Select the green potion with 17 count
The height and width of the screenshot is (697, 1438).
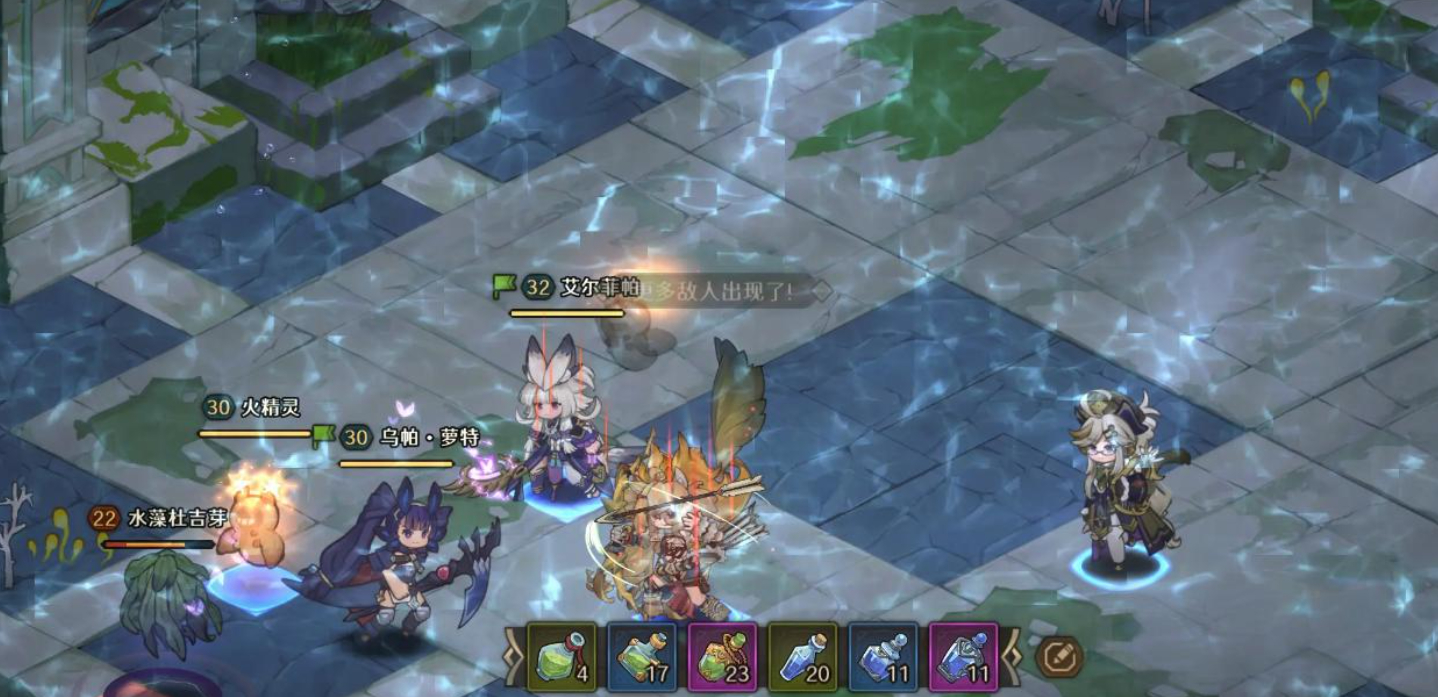click(x=642, y=657)
